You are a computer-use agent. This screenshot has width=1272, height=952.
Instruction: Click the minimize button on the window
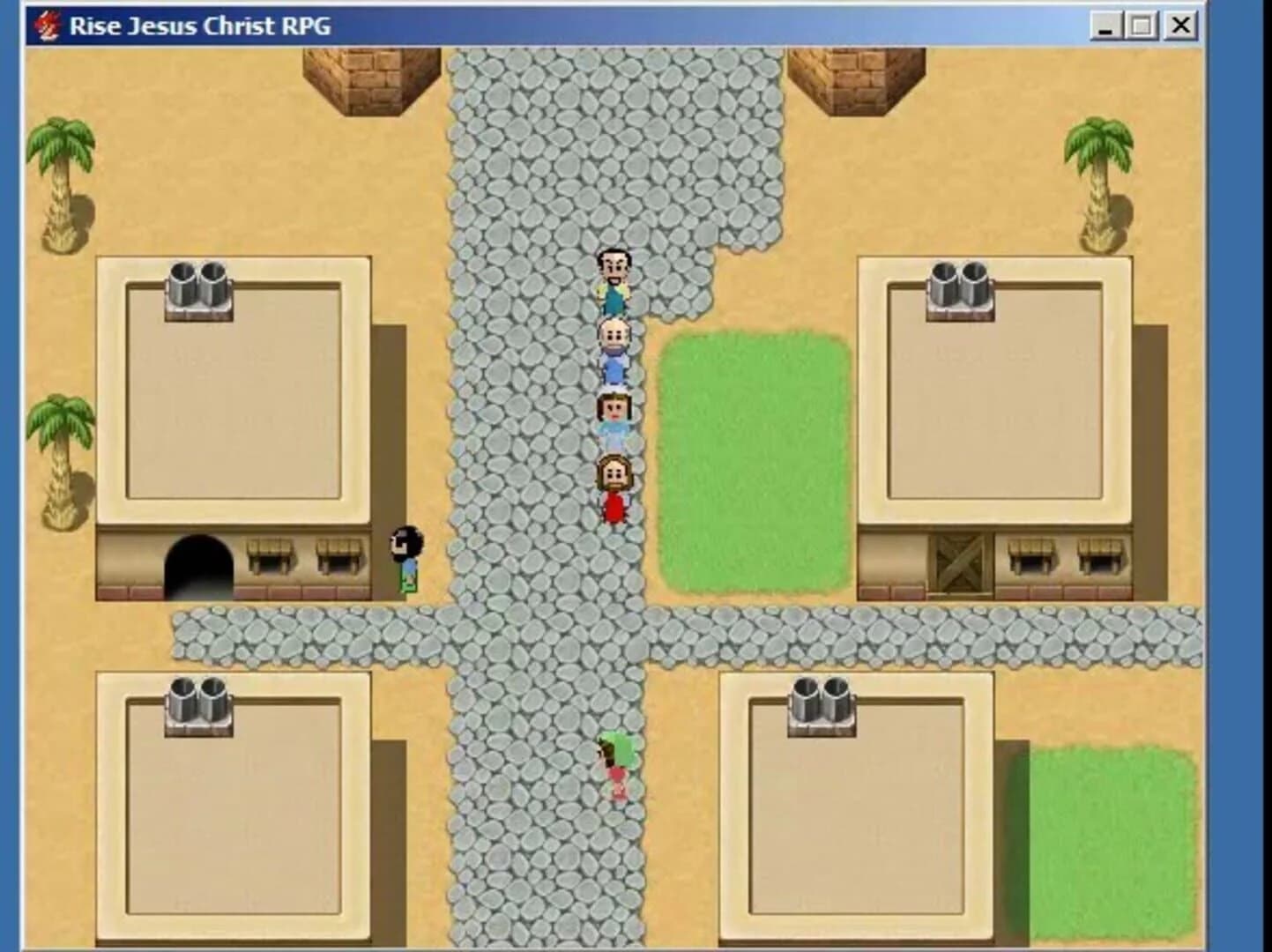point(1105,26)
